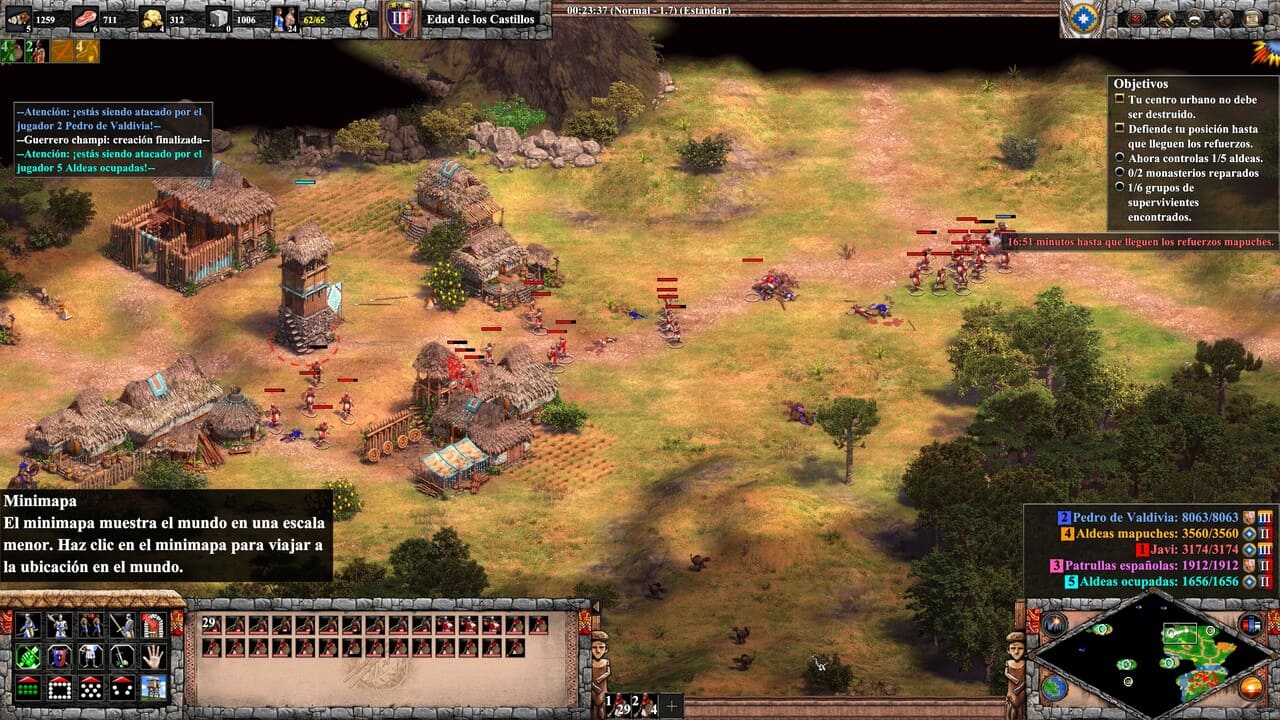
Task: Set the Defensive stance shield icon
Action: (59, 658)
